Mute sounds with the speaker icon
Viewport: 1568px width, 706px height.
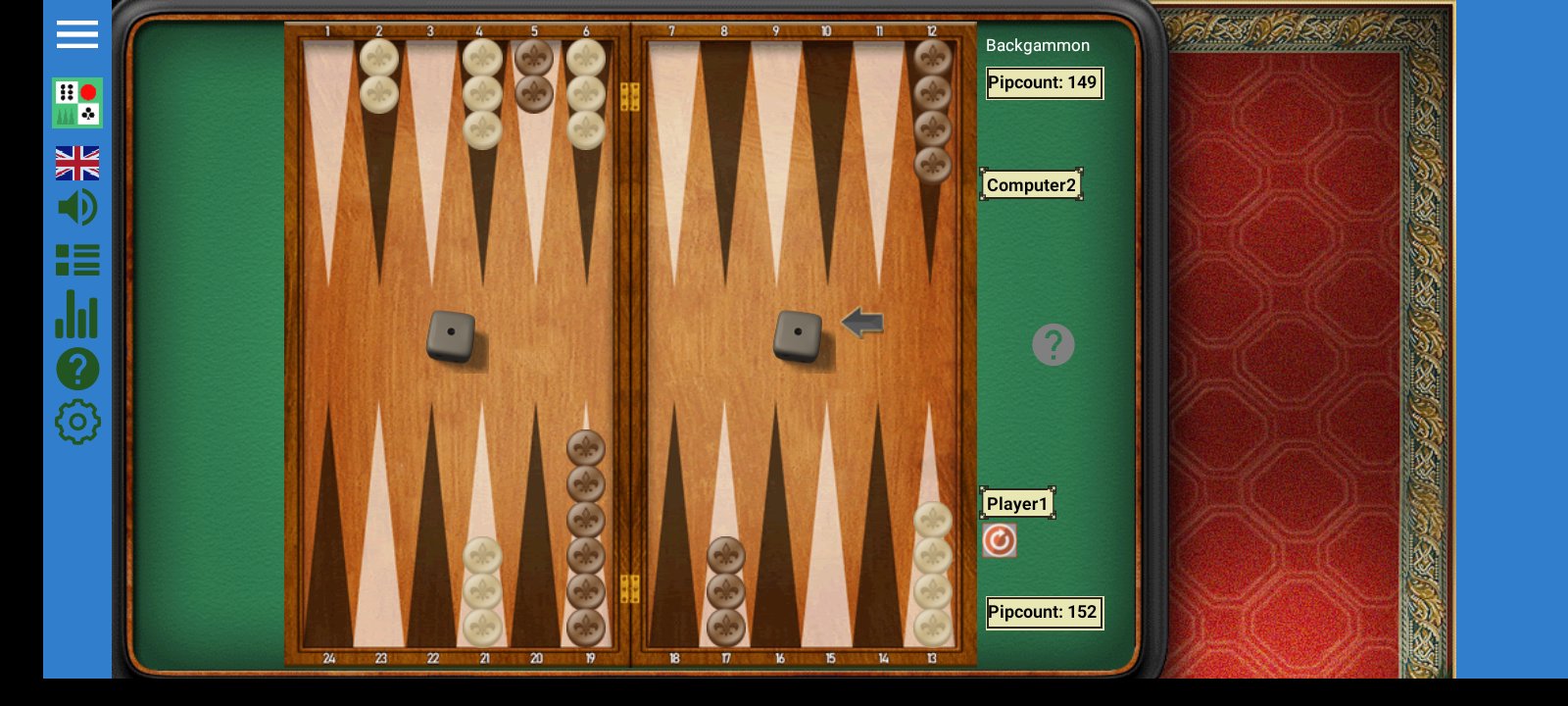coord(76,208)
